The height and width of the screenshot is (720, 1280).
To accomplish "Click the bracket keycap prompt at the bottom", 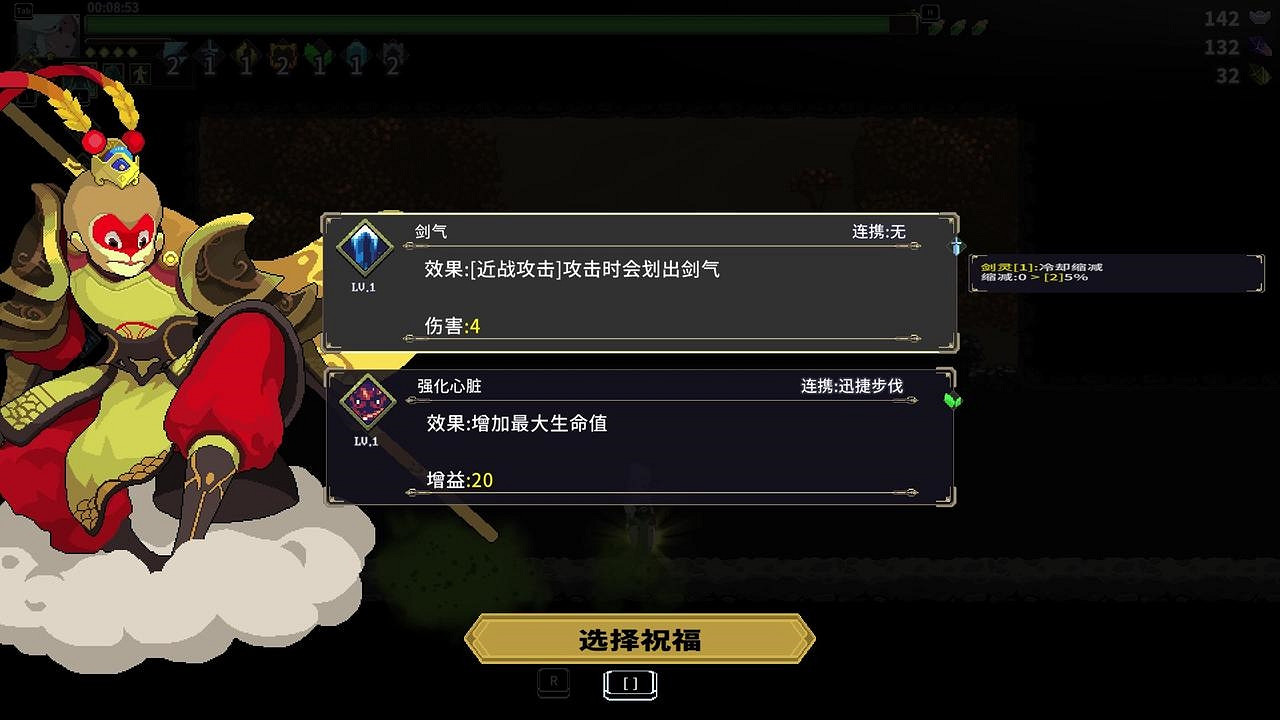I will pos(629,683).
